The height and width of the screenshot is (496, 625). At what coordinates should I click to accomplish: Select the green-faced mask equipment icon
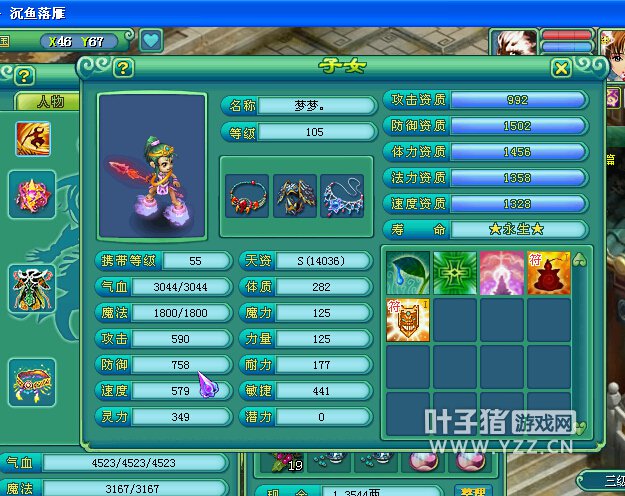pyautogui.click(x=31, y=289)
